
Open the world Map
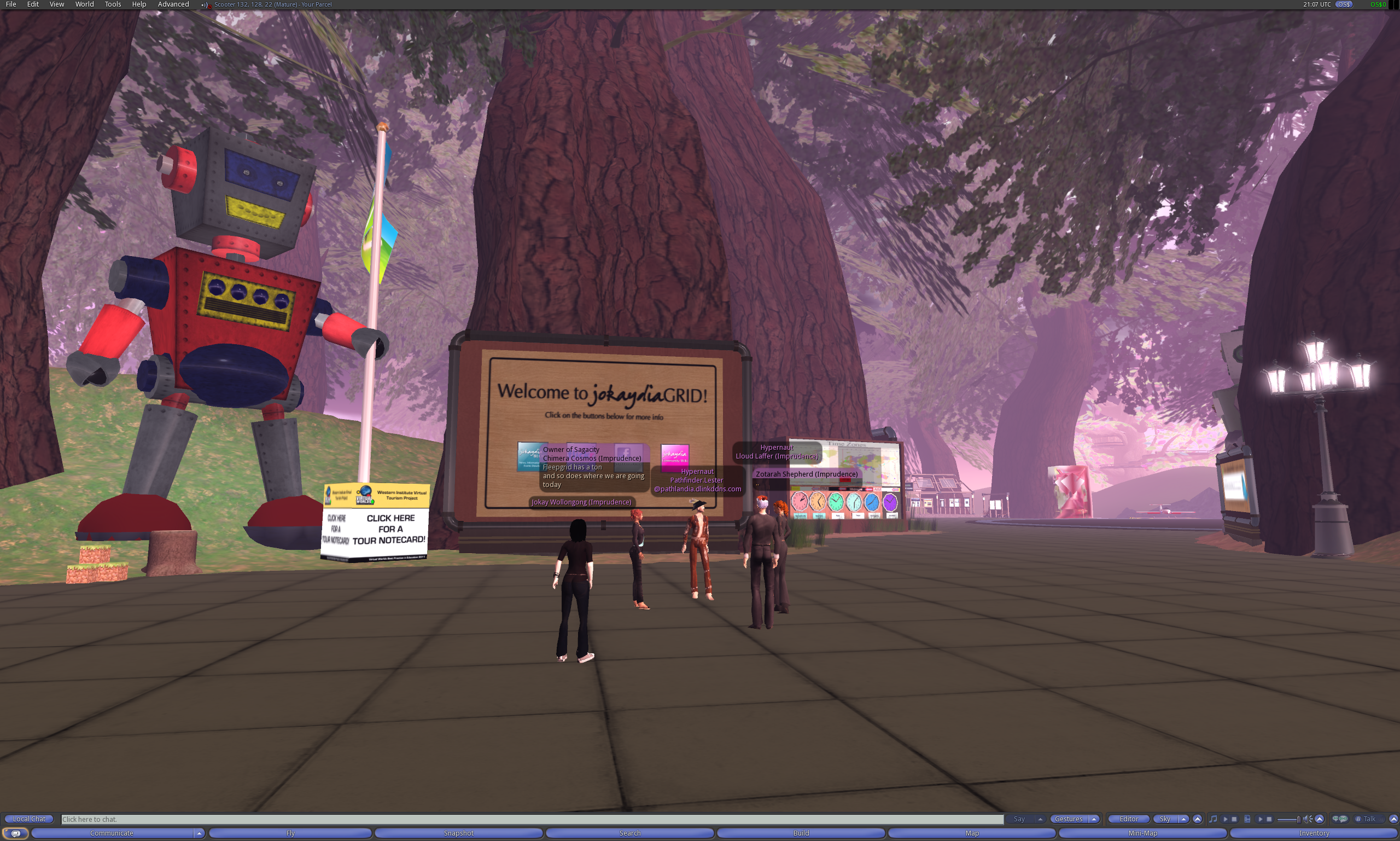click(972, 833)
